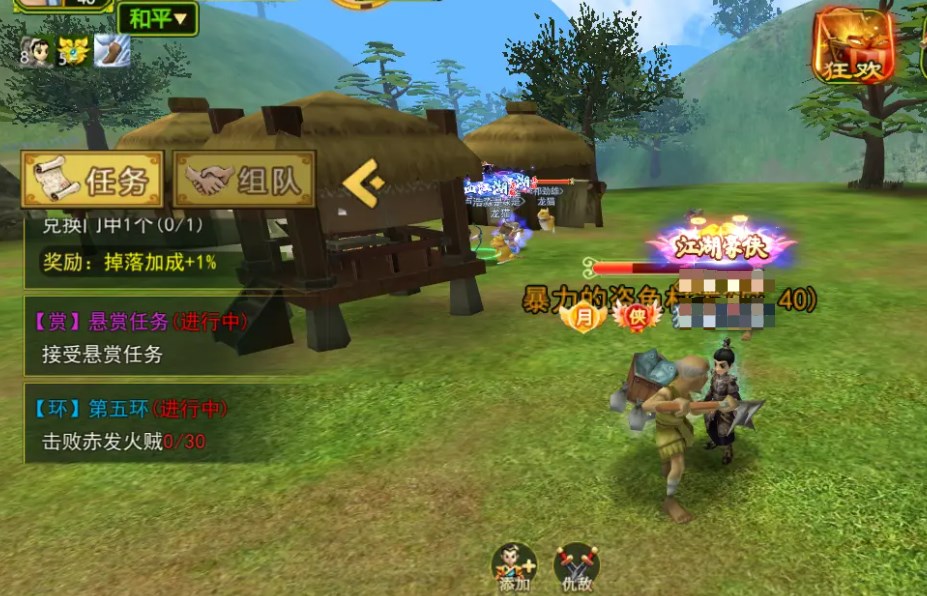Select the 悬赏任务 bounty quest entry
927x596 pixels.
click(150, 337)
